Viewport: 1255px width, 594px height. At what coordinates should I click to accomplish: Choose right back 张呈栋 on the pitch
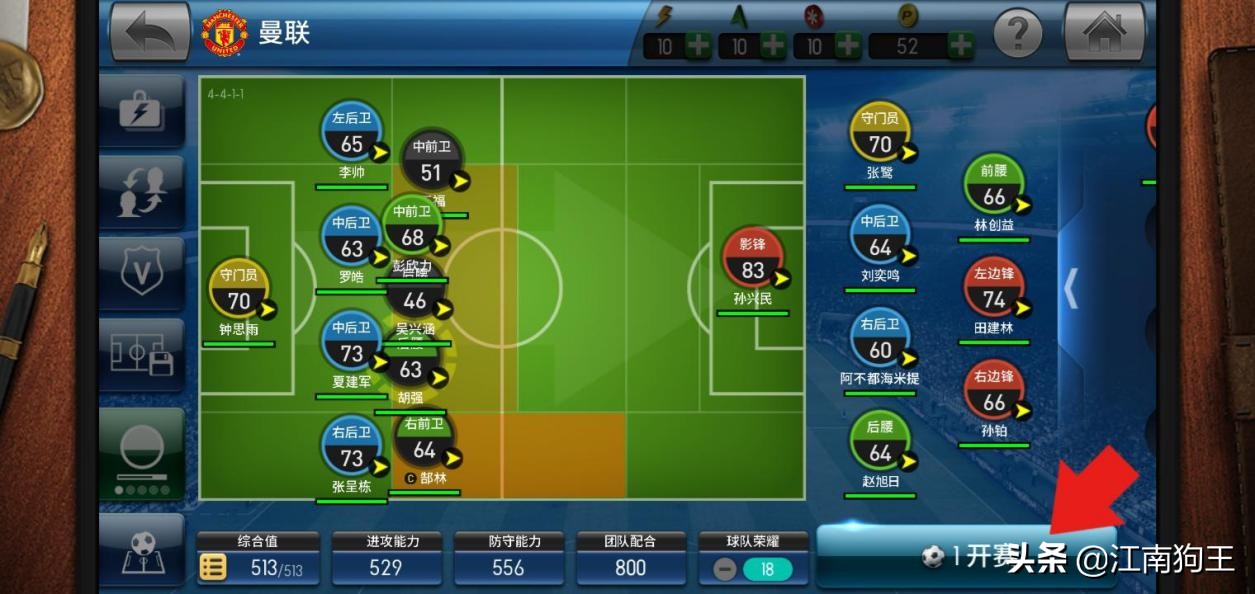351,449
